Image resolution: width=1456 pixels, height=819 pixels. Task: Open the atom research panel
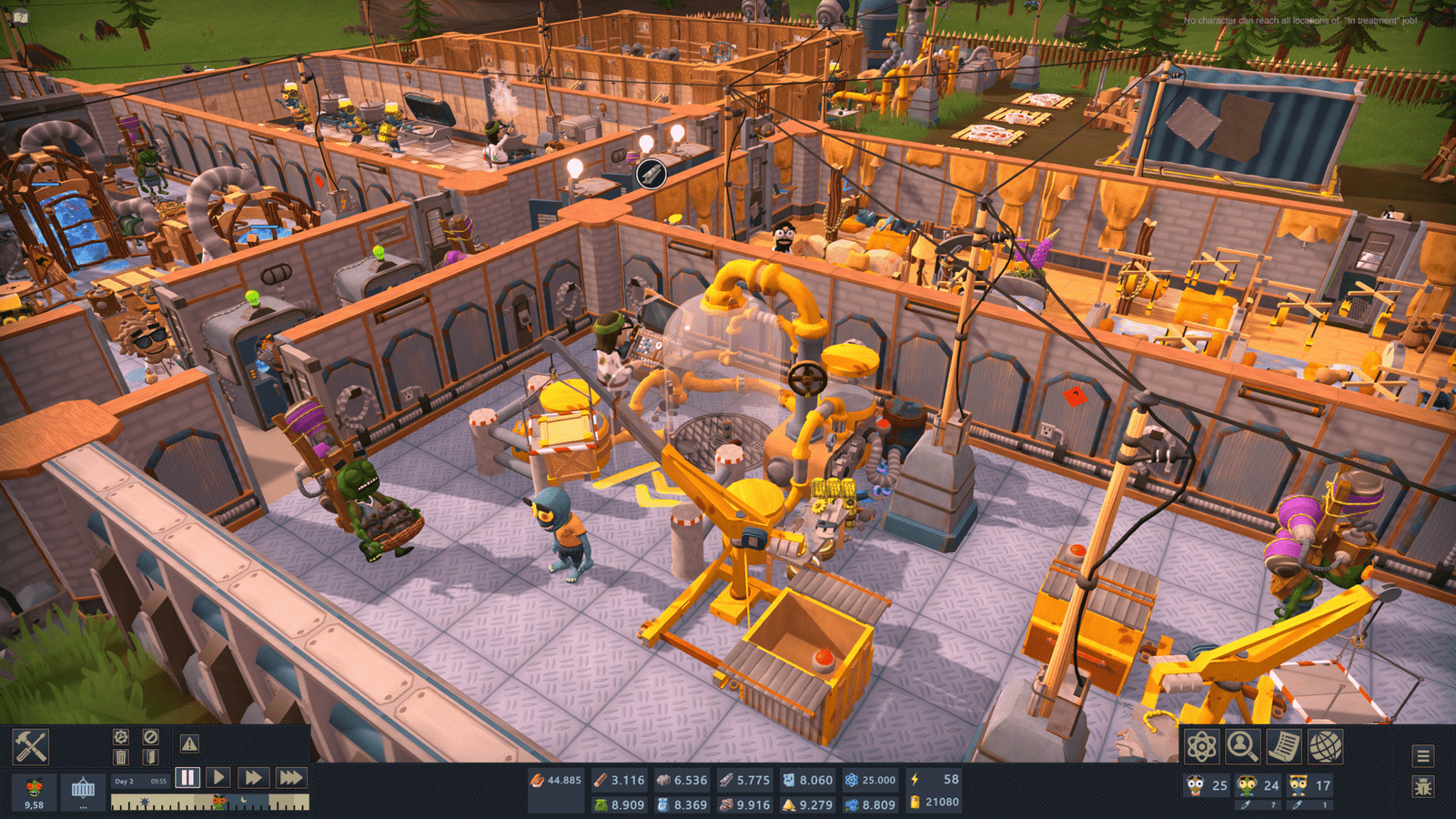[x=1201, y=747]
